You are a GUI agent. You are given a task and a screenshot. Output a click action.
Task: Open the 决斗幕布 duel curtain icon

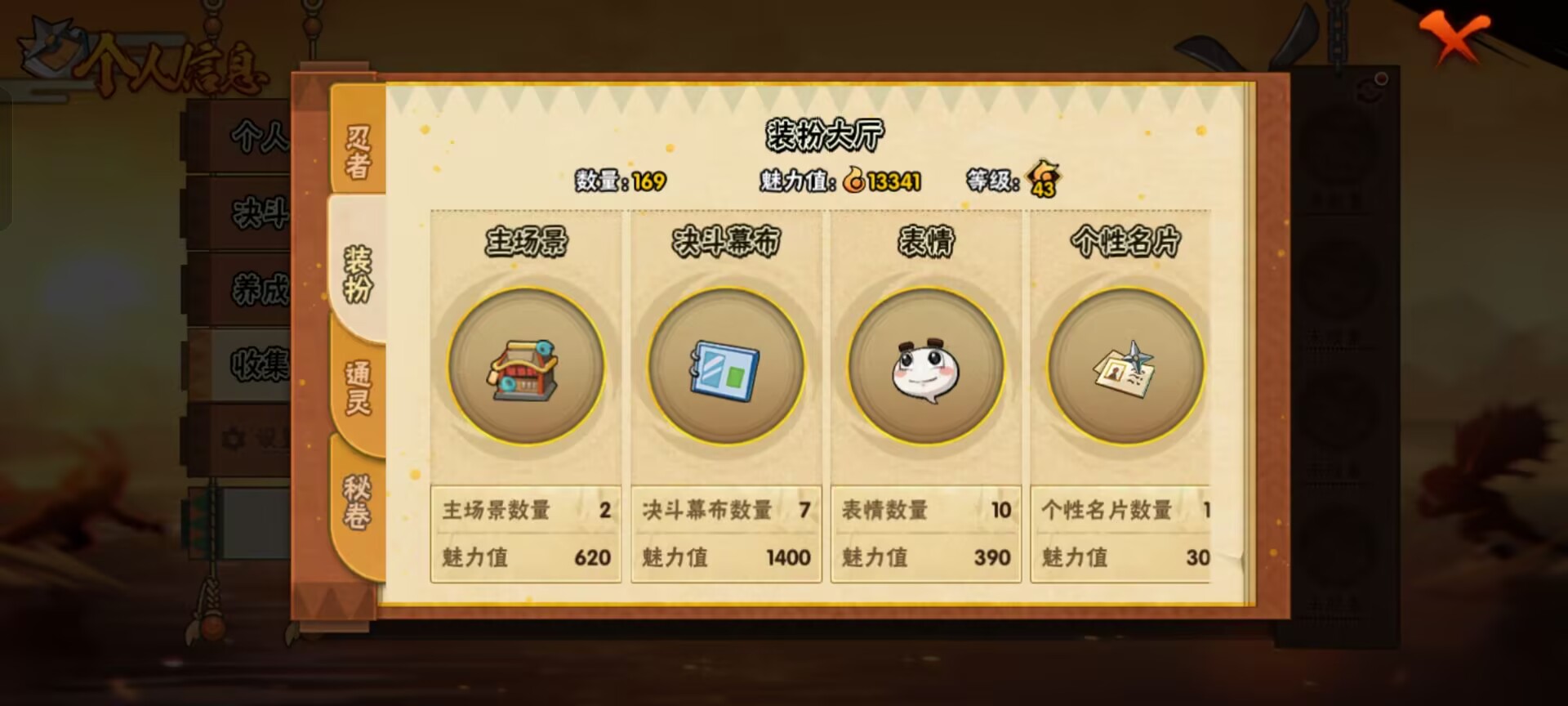[x=725, y=370]
